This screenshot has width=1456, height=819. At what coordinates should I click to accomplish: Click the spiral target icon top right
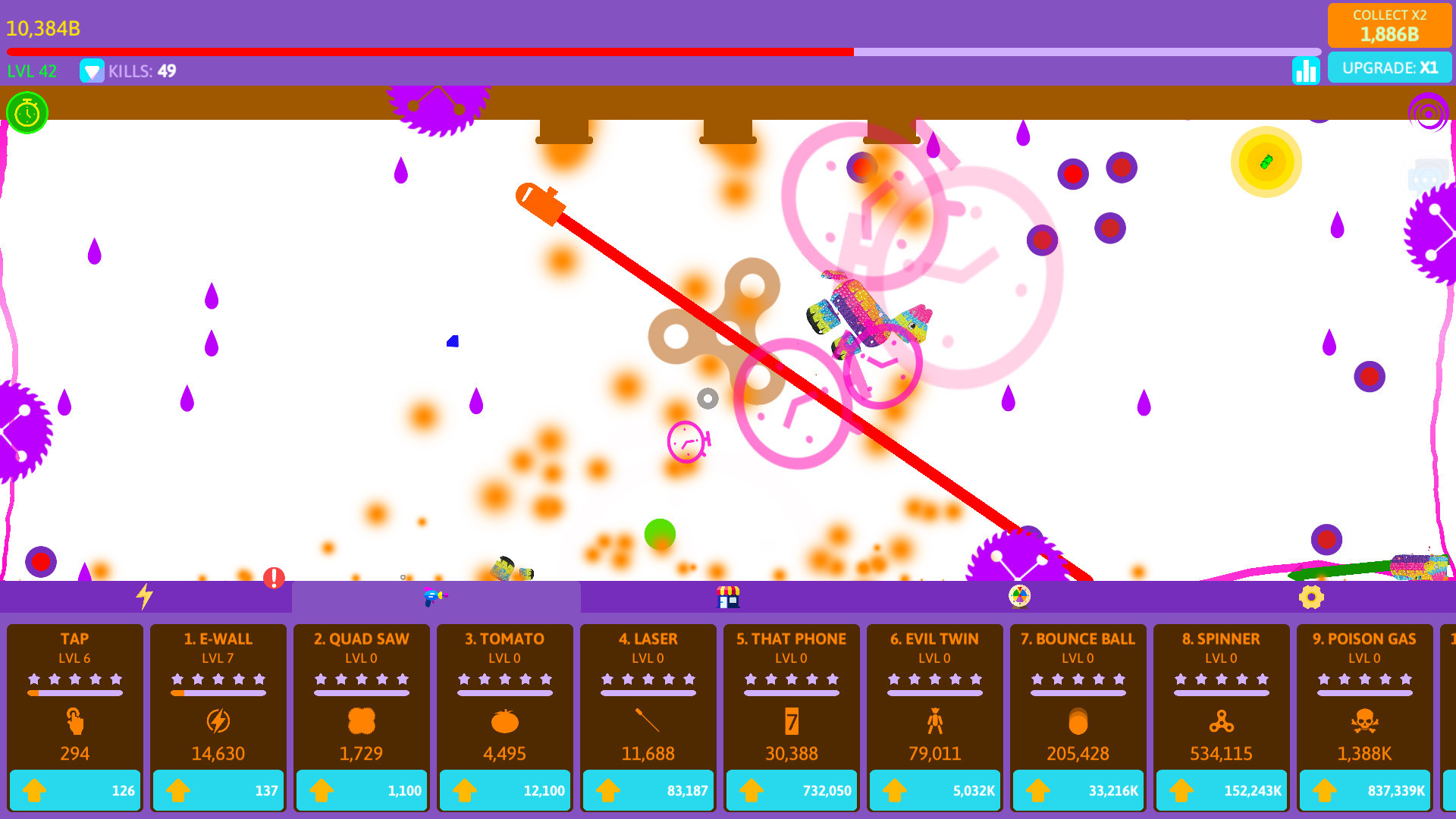coord(1429,114)
